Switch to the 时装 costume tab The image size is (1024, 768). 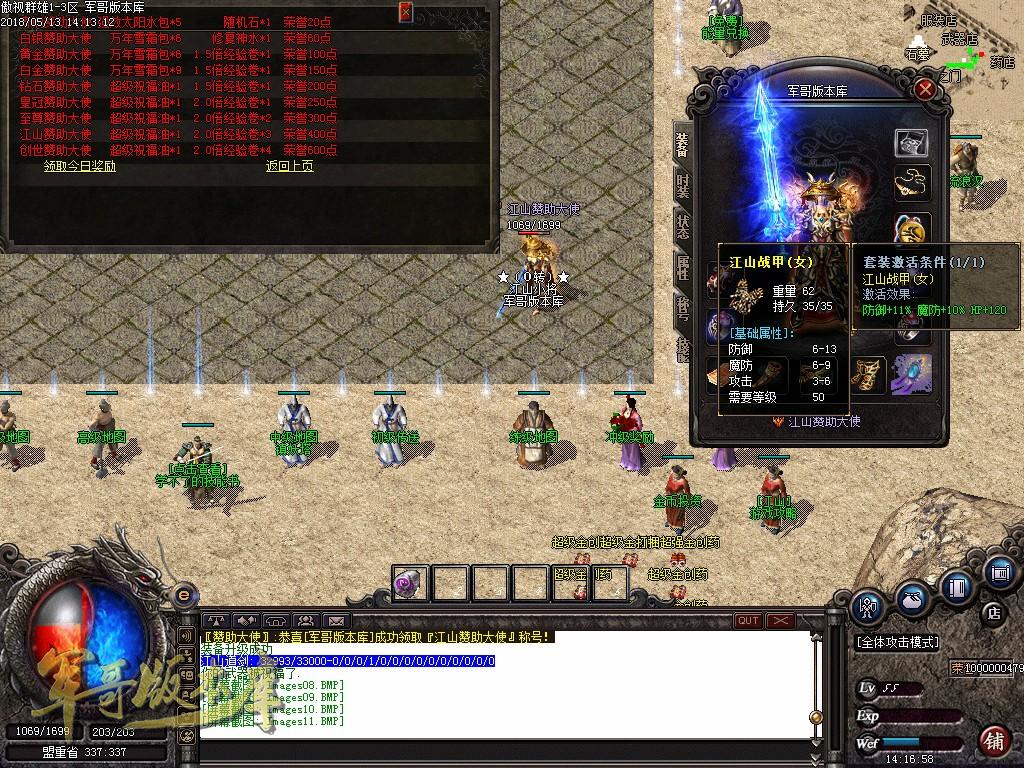point(683,187)
